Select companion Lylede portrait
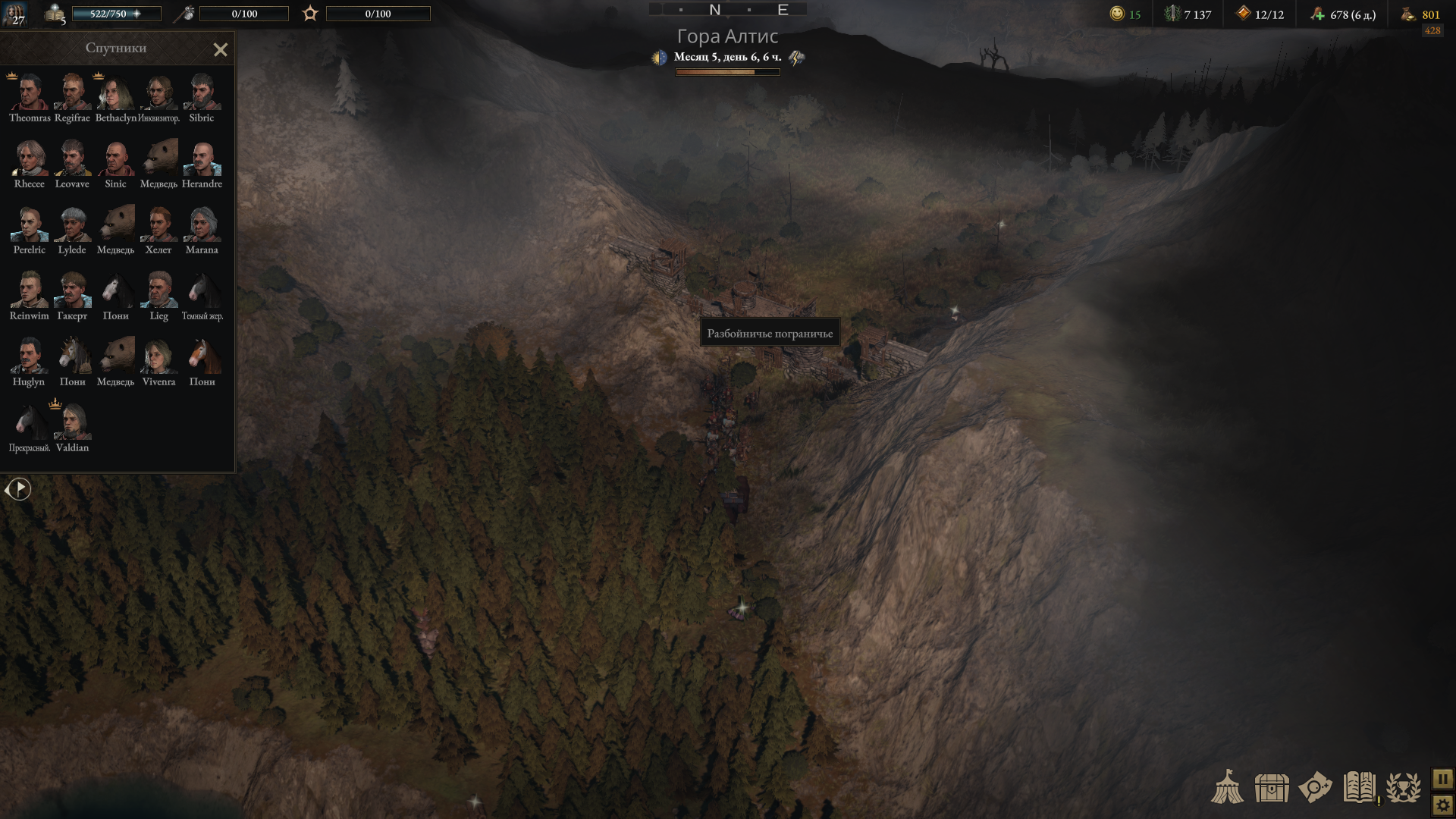This screenshot has width=1456, height=819. pyautogui.click(x=73, y=224)
